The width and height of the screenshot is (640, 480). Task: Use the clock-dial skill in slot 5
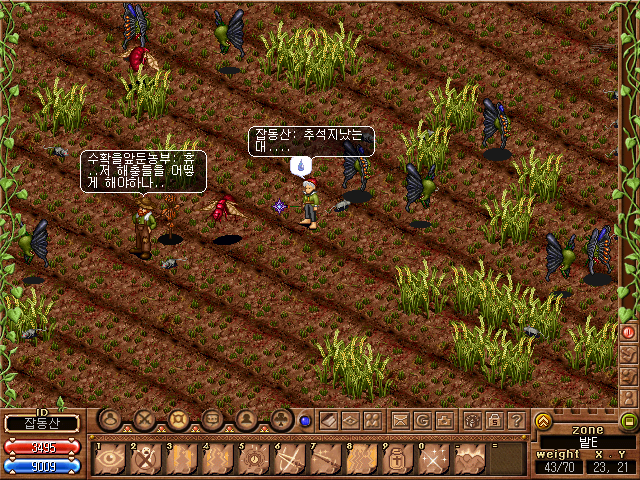tap(255, 458)
